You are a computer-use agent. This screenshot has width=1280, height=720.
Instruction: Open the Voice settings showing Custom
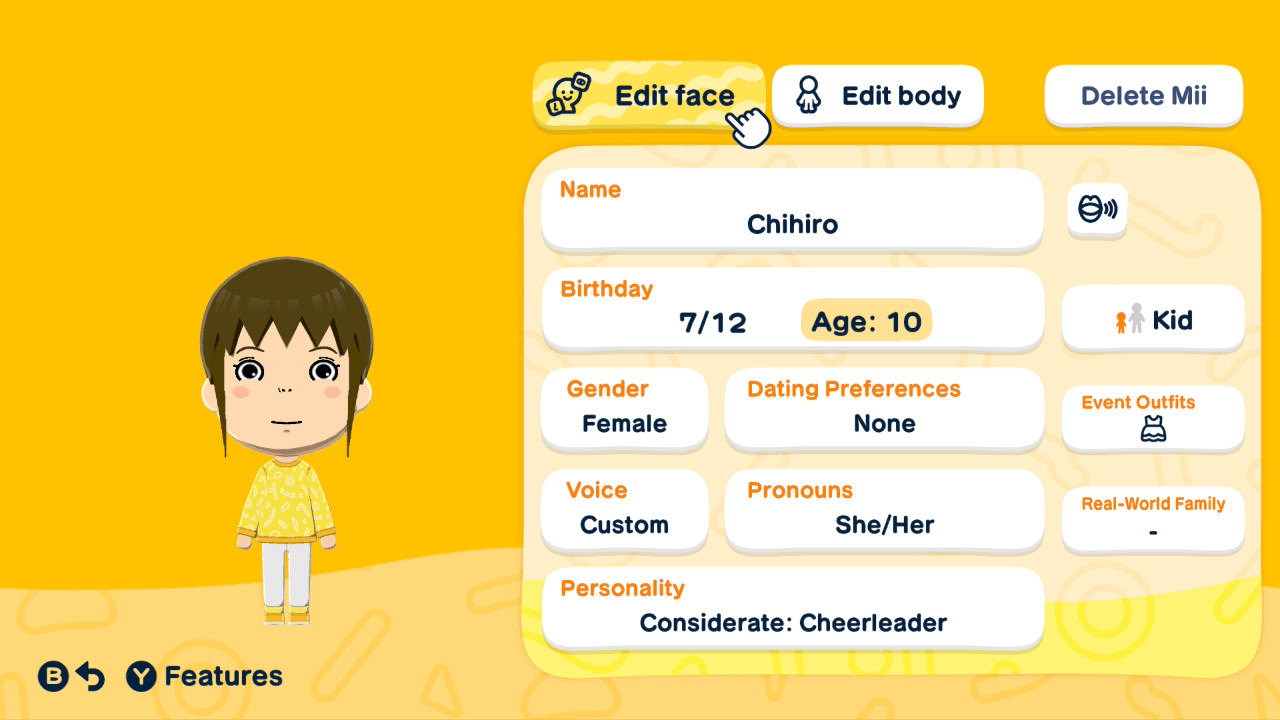[x=624, y=510]
